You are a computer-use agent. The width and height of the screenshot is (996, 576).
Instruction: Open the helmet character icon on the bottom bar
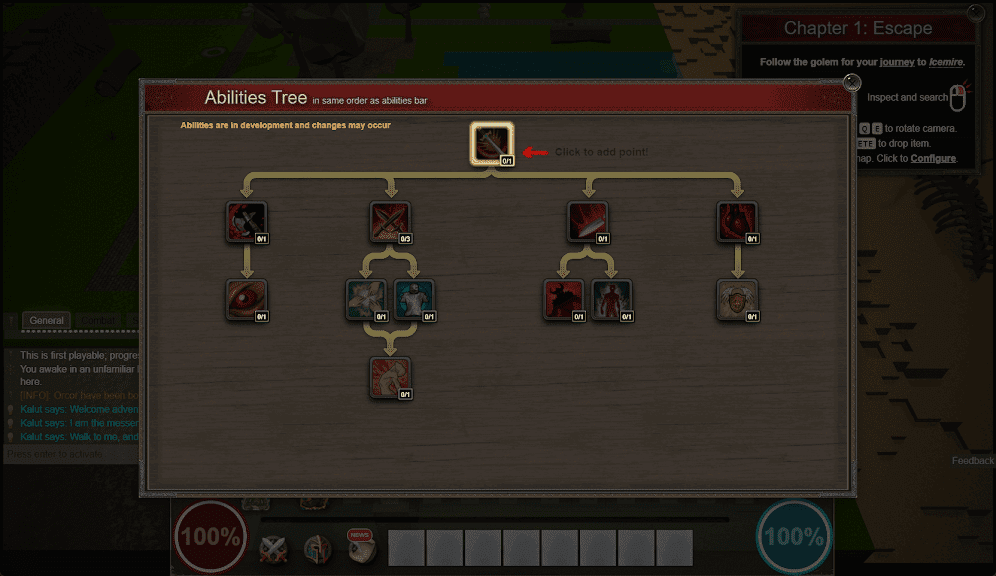[318, 548]
